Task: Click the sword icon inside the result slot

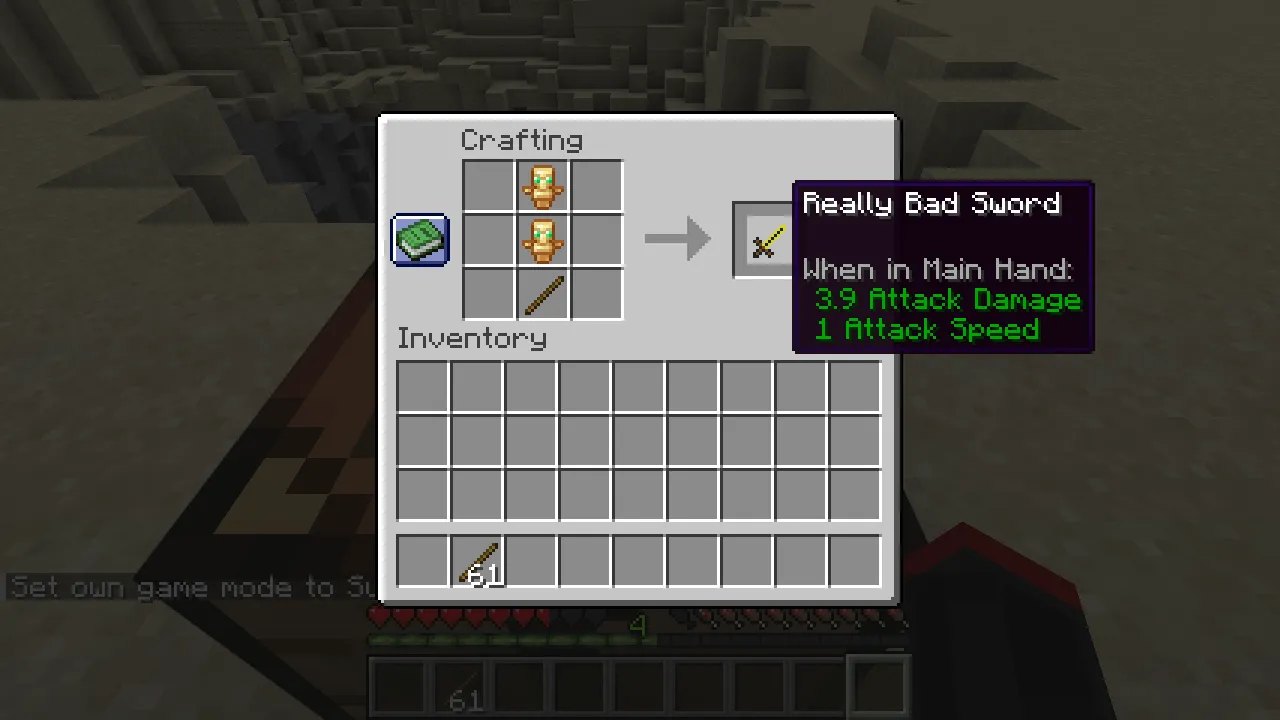Action: click(x=766, y=238)
